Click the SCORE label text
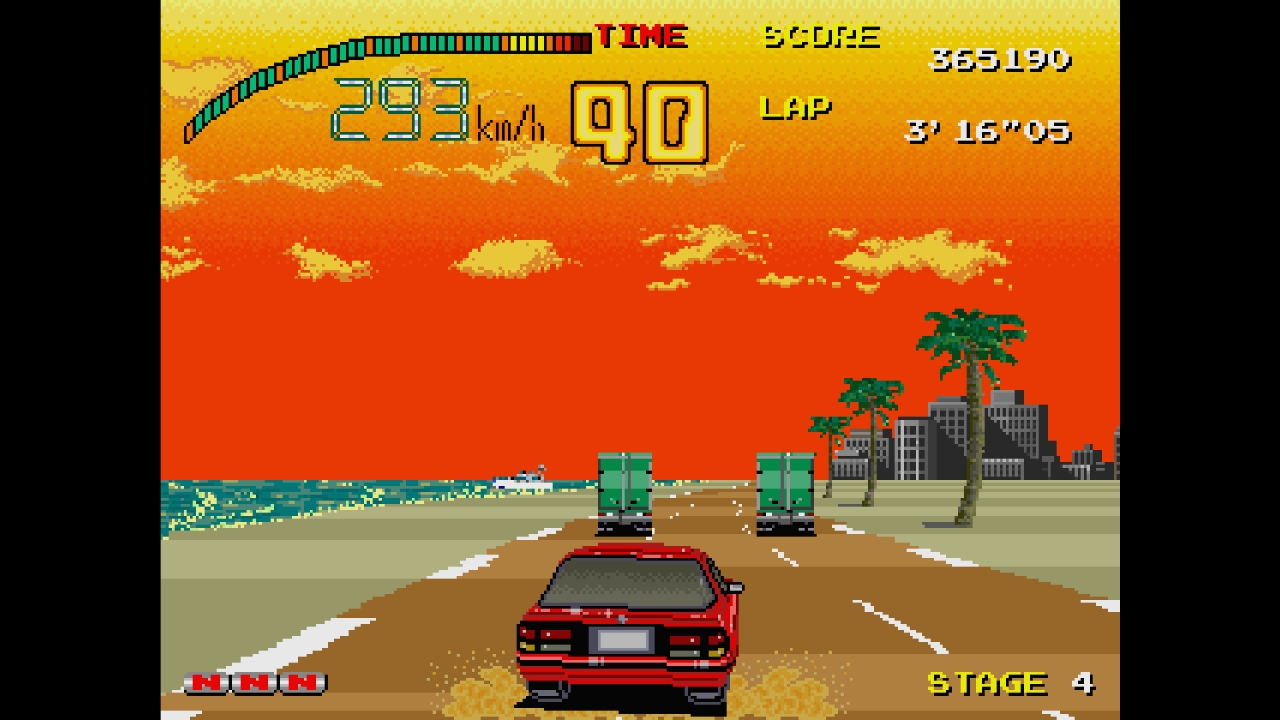This screenshot has height=720, width=1280. coord(820,36)
